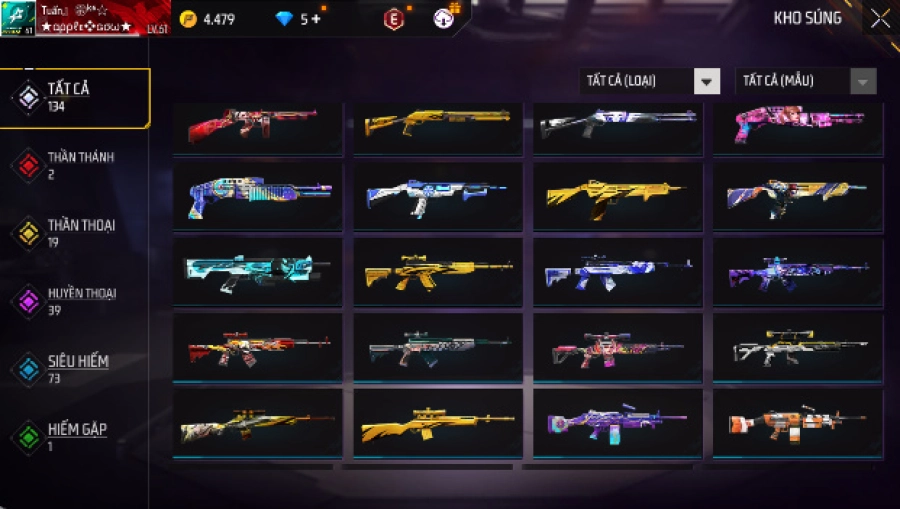This screenshot has width=900, height=509.
Task: Expand the Tất Cả (Mẫu) skin dropdown
Action: point(805,81)
